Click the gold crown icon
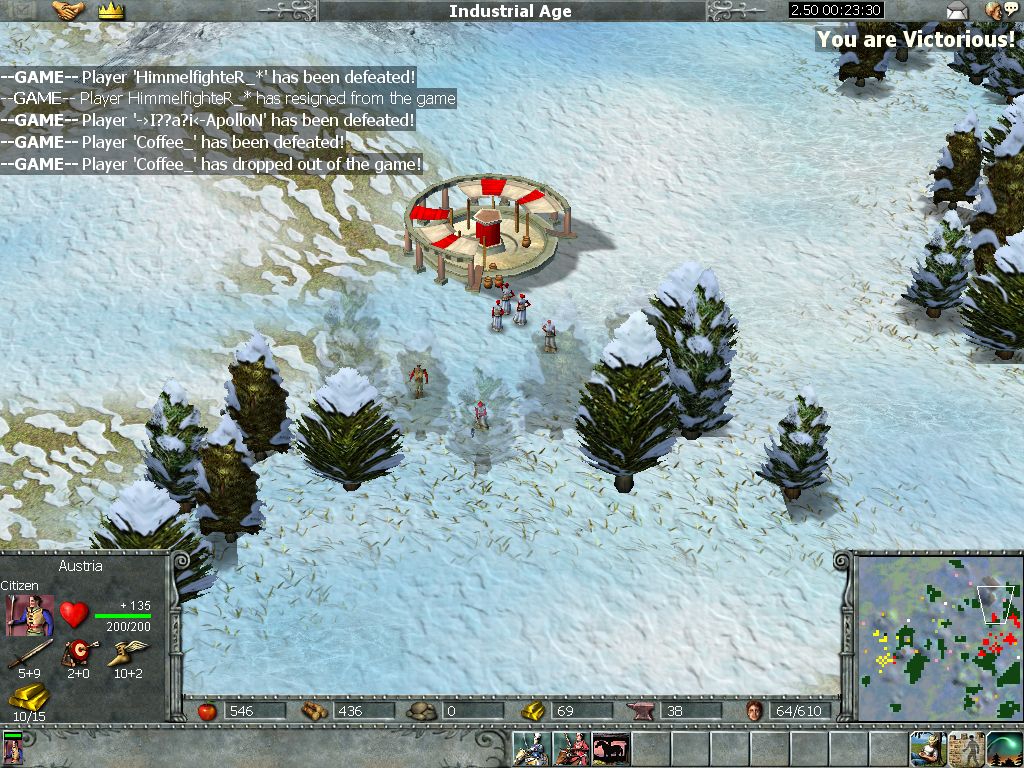 [x=110, y=11]
